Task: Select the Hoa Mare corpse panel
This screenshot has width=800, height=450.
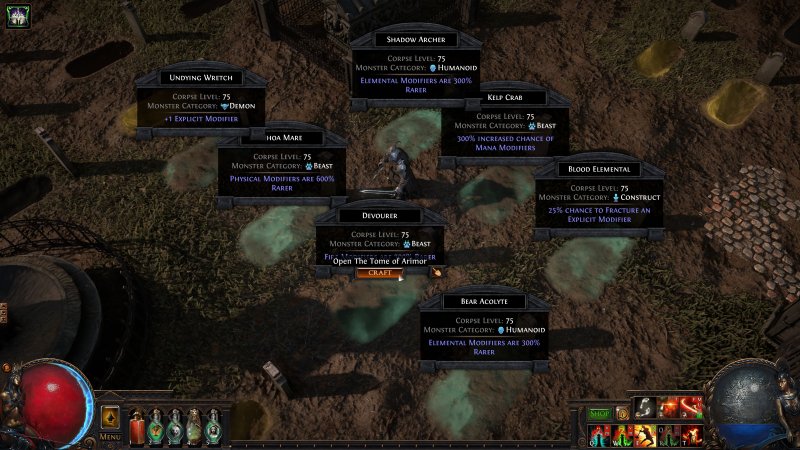Action: pyautogui.click(x=281, y=165)
